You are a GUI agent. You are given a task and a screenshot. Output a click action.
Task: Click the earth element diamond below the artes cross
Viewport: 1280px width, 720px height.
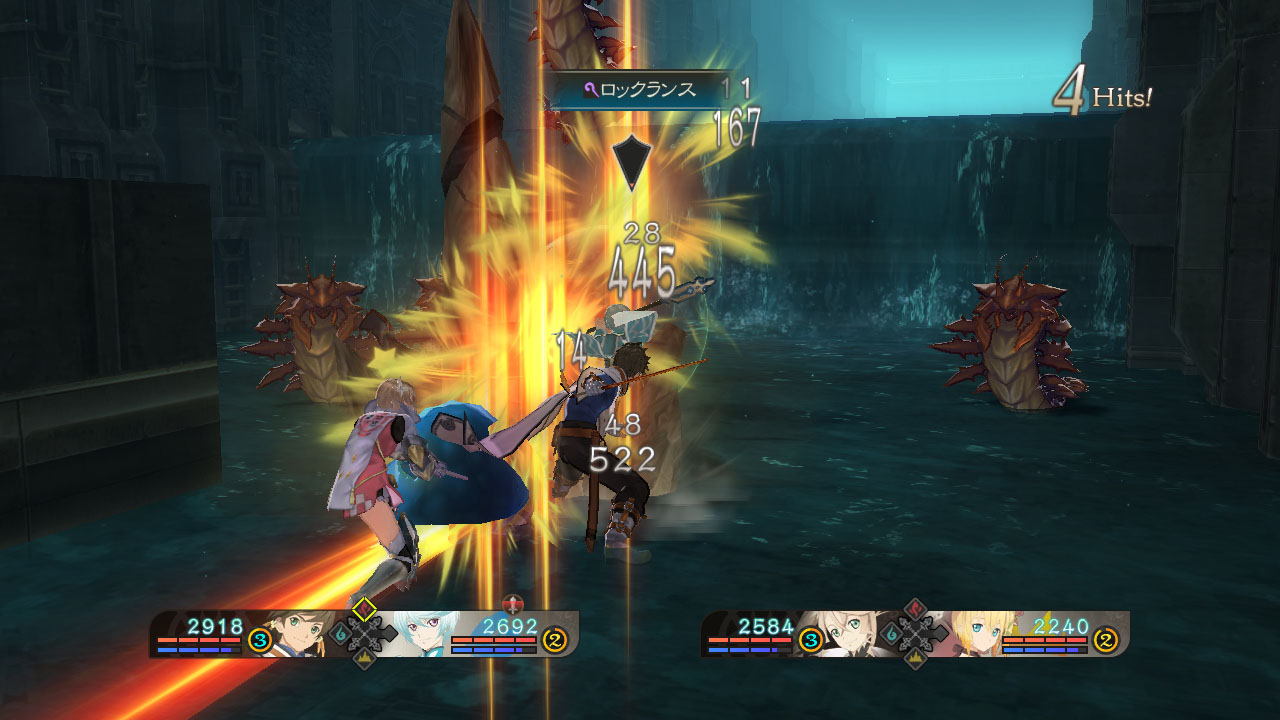(x=363, y=656)
